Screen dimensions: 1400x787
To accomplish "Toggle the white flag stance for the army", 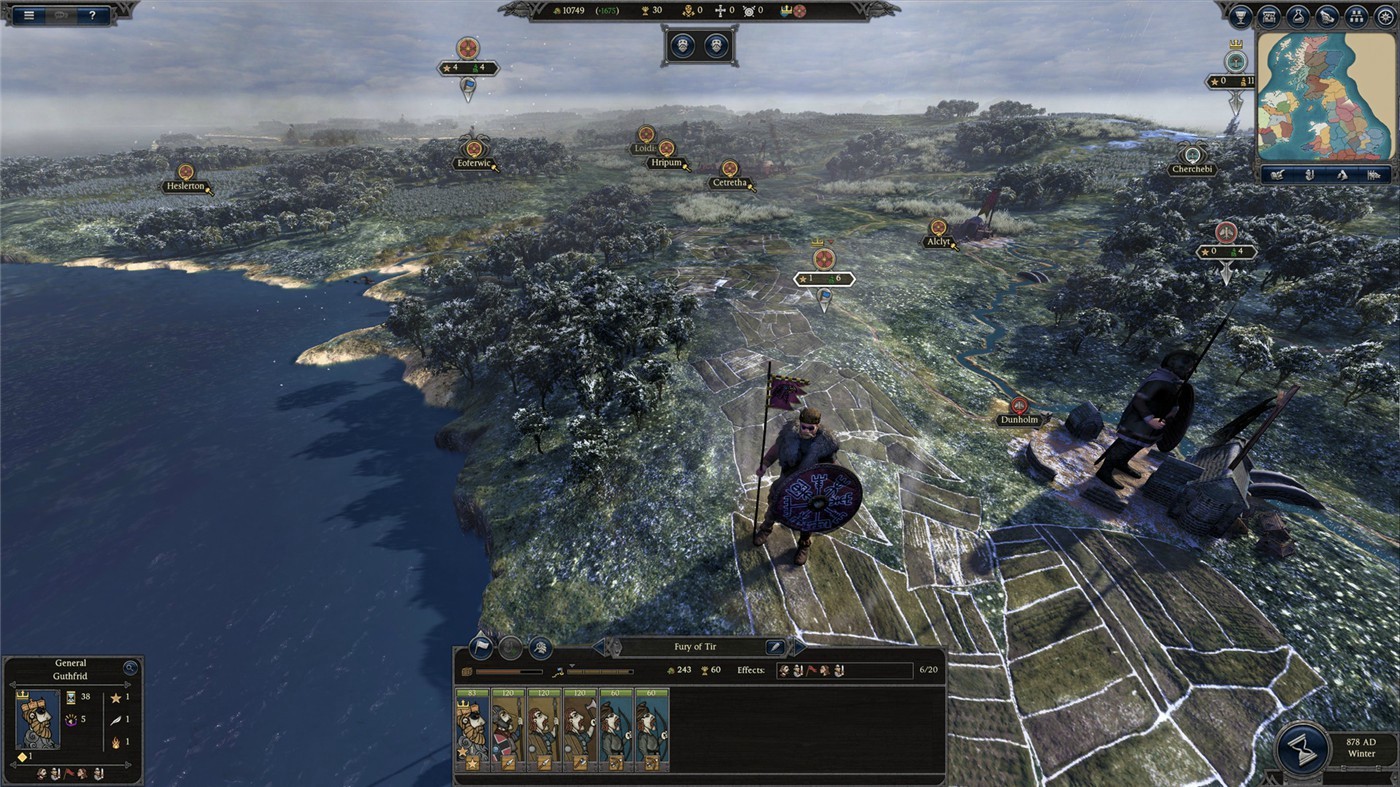I will click(x=481, y=647).
